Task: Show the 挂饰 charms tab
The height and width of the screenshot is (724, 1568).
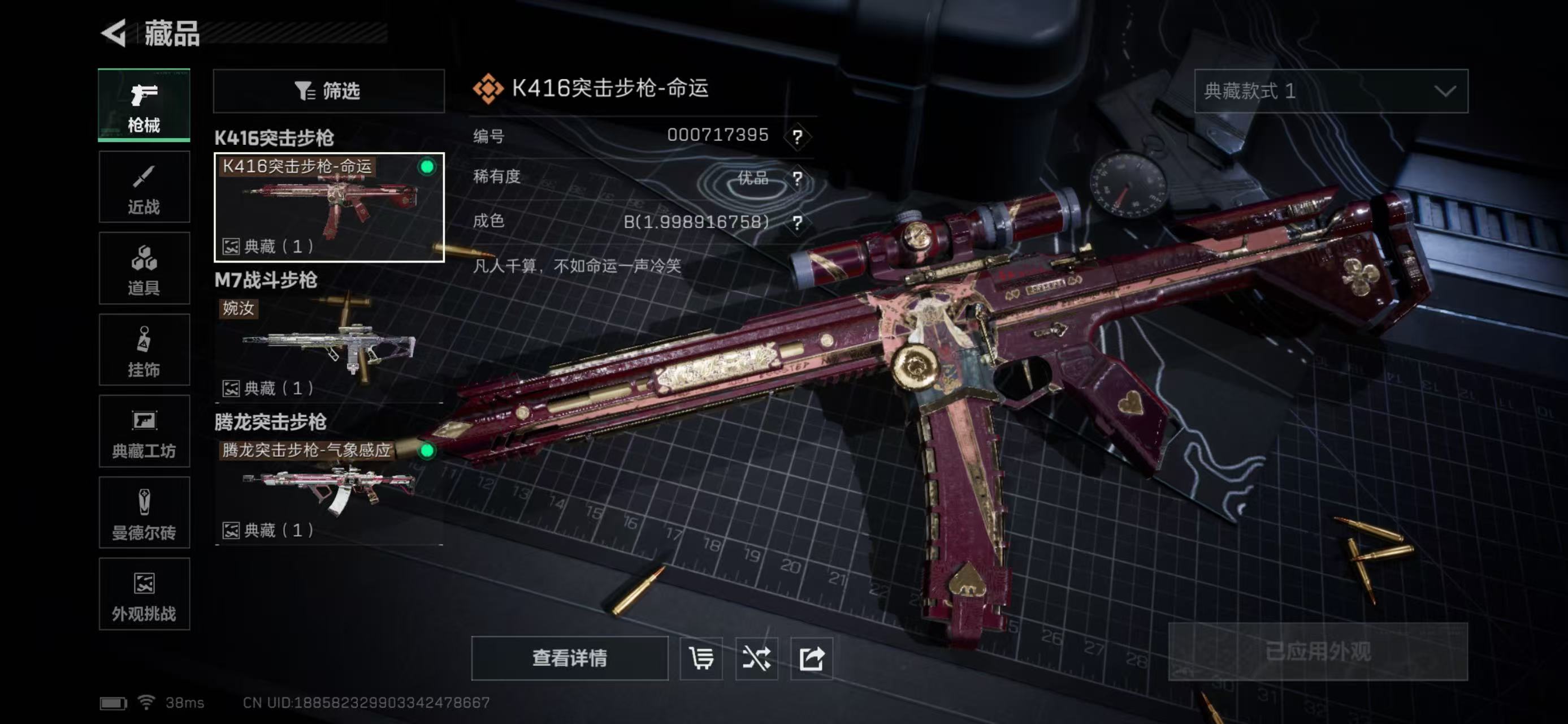Action: 144,350
